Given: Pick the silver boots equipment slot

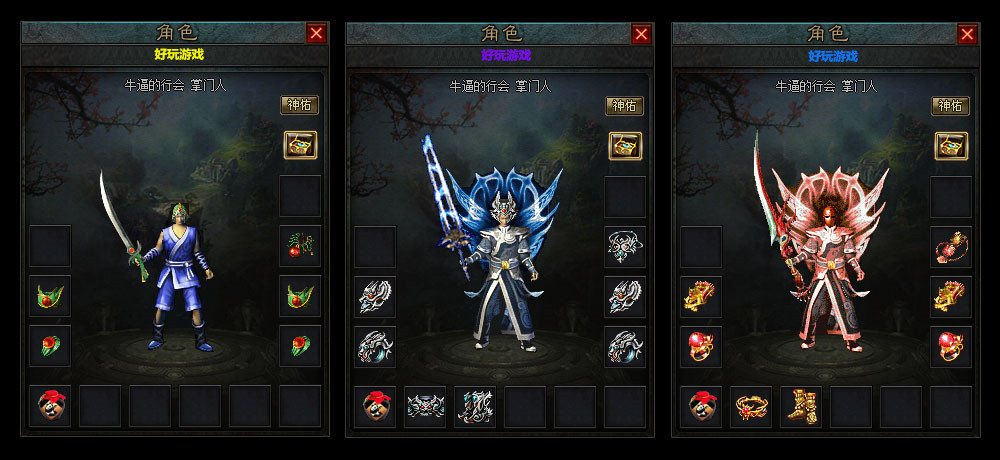Looking at the screenshot, I should 475,407.
